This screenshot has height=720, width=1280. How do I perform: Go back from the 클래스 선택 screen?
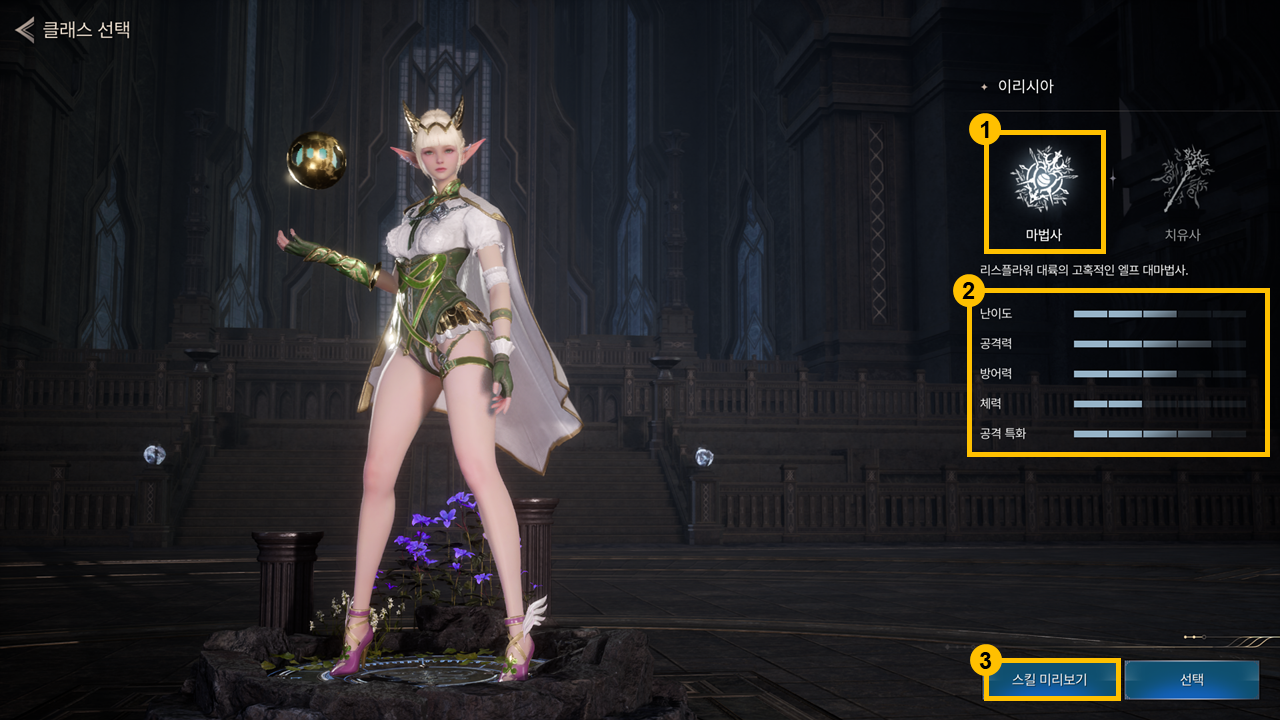pyautogui.click(x=24, y=29)
